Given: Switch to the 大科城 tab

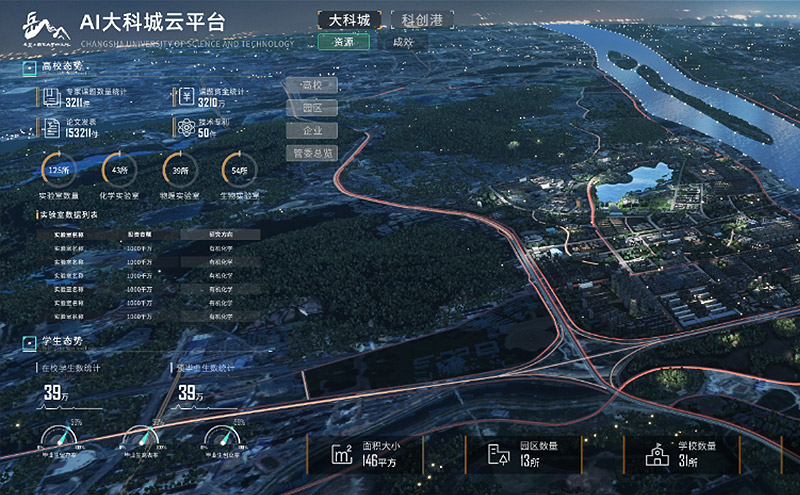Looking at the screenshot, I should 349,20.
